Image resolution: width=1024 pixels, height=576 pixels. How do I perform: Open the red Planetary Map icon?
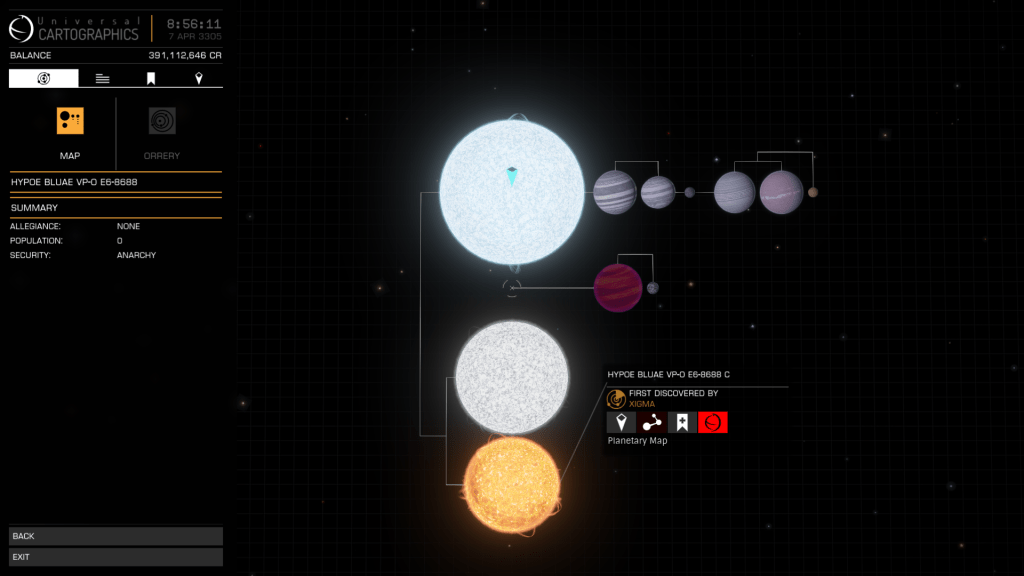click(x=713, y=422)
